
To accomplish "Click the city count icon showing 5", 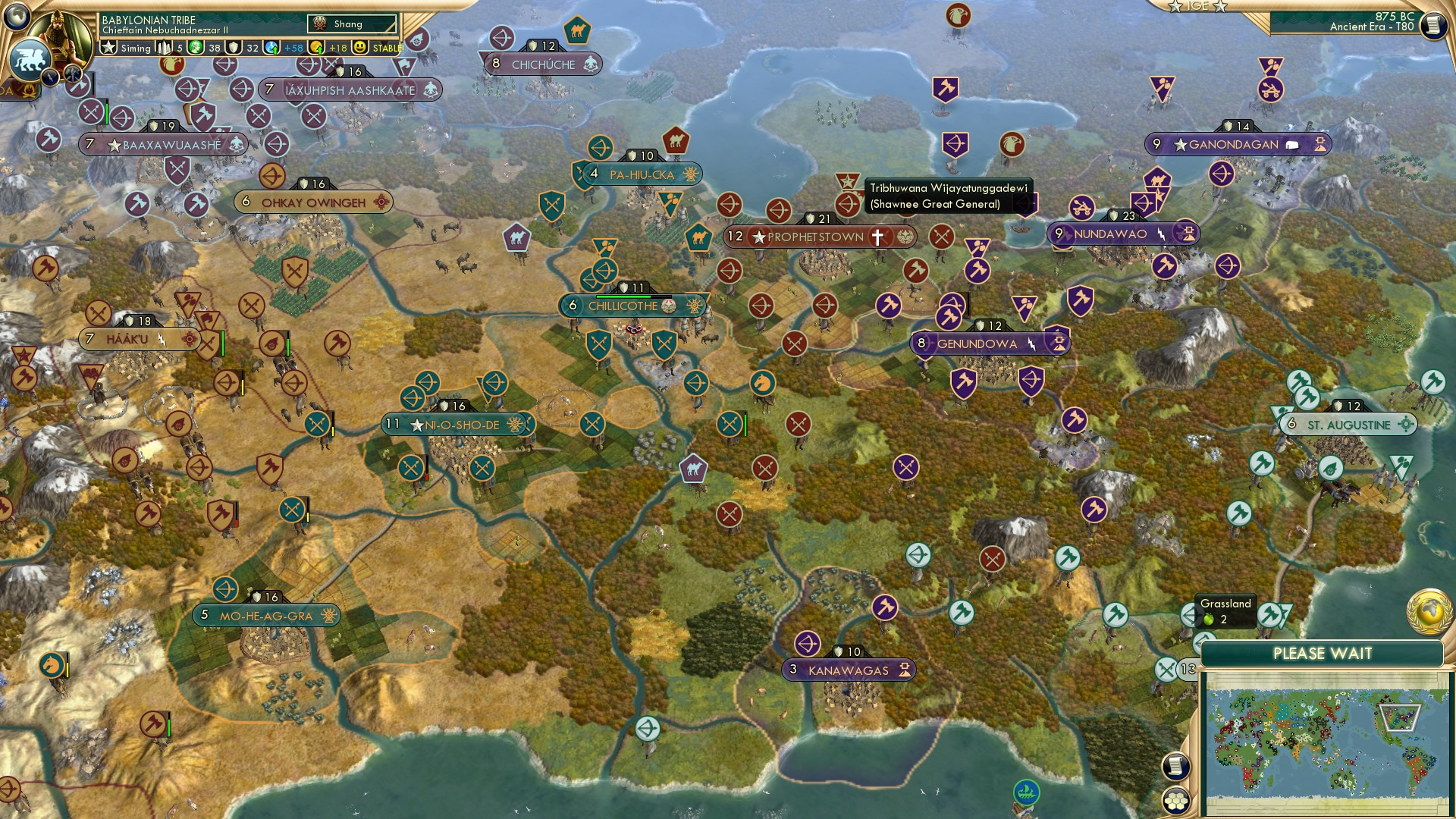I will [x=163, y=46].
